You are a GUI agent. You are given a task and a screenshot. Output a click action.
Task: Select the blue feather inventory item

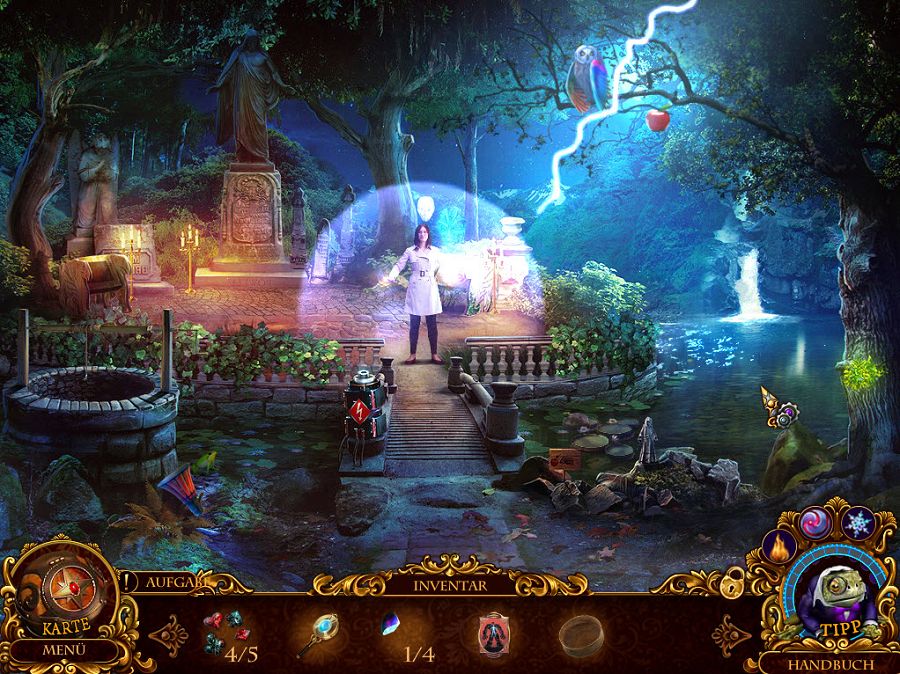pos(393,628)
